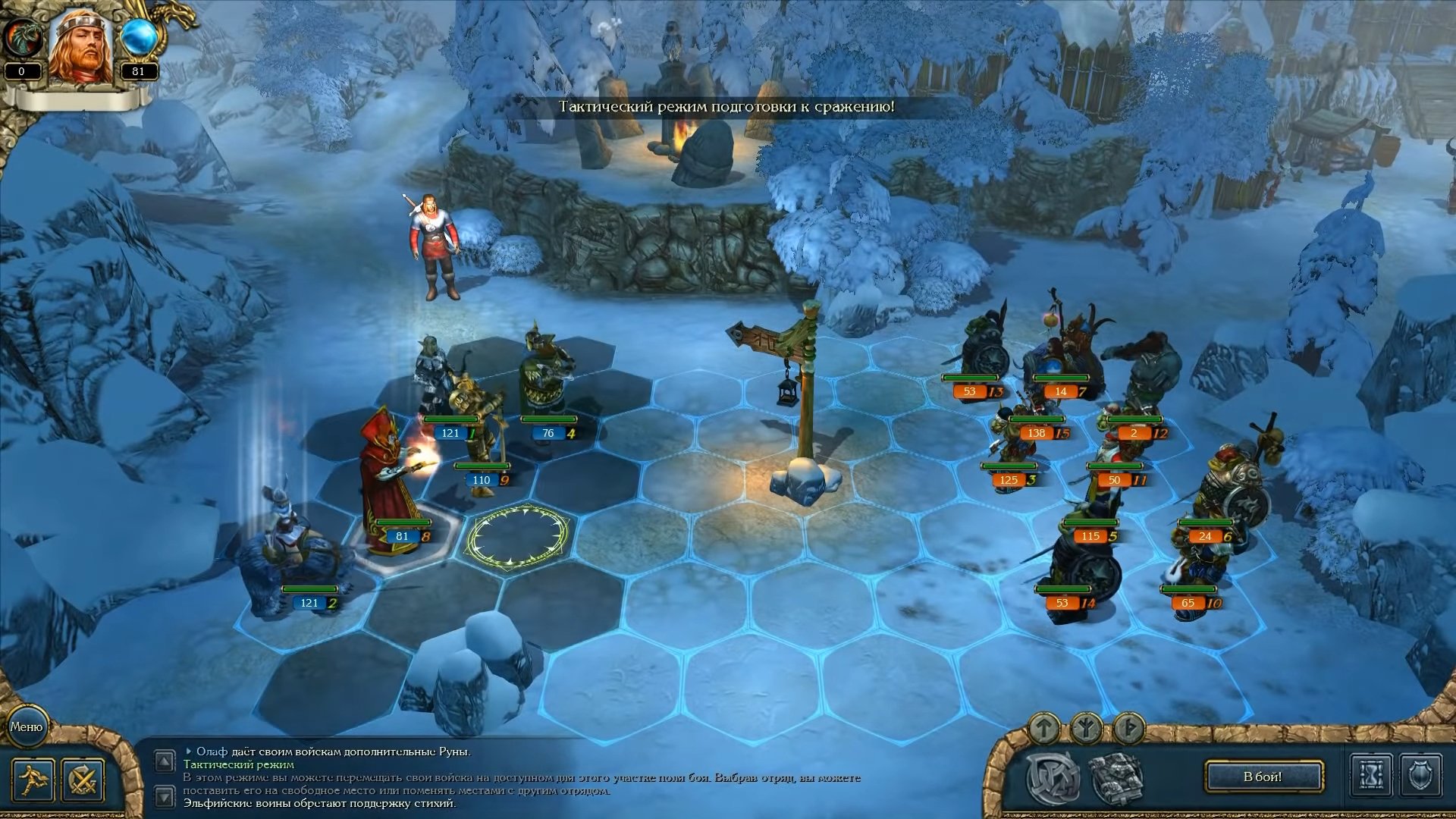Open the "Меню" round button
Viewport: 1456px width, 819px height.
27,726
